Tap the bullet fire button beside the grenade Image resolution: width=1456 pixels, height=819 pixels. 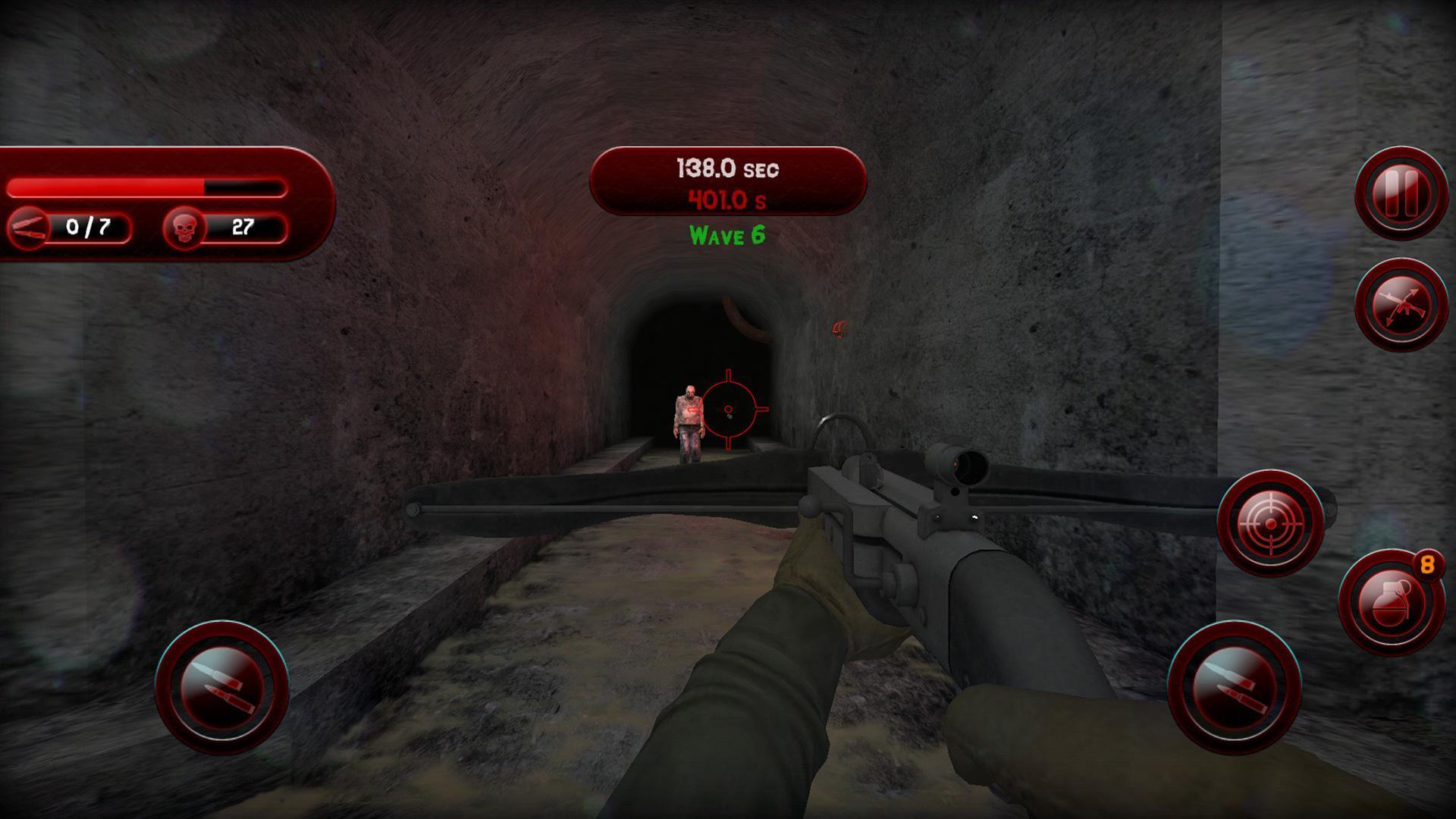[1234, 687]
